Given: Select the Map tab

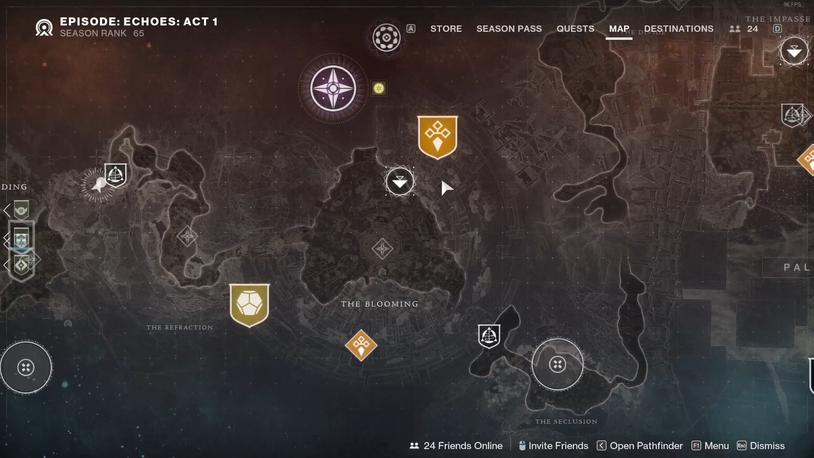Looking at the screenshot, I should point(619,29).
